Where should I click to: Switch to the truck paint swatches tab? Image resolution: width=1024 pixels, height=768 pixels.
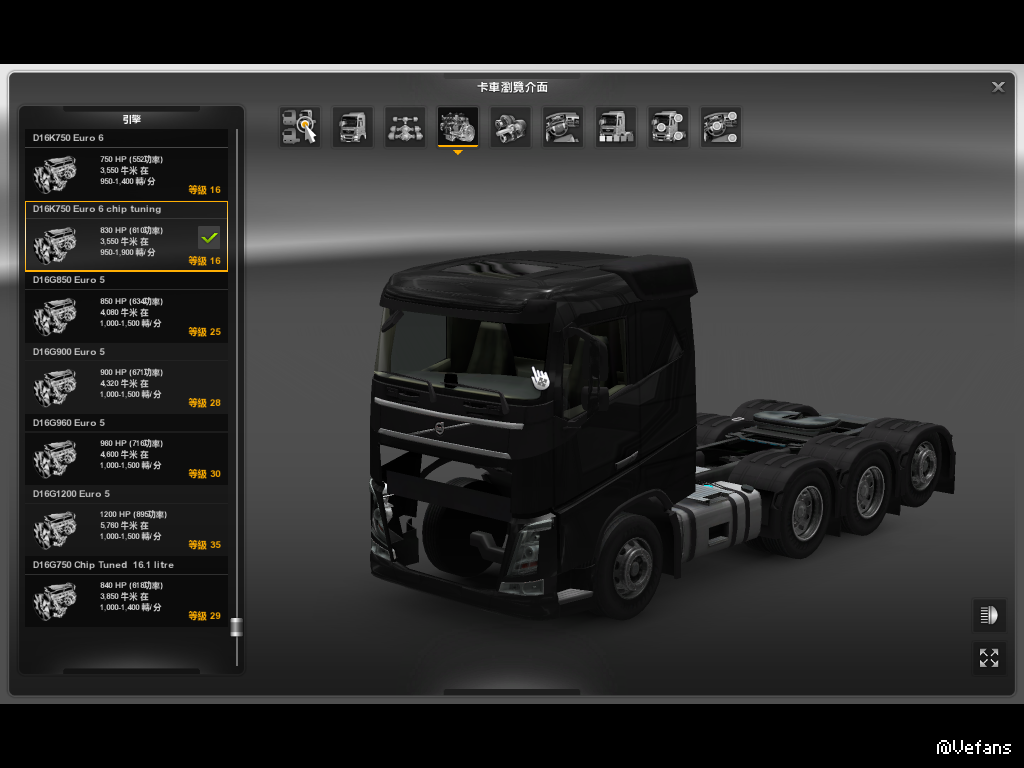615,127
